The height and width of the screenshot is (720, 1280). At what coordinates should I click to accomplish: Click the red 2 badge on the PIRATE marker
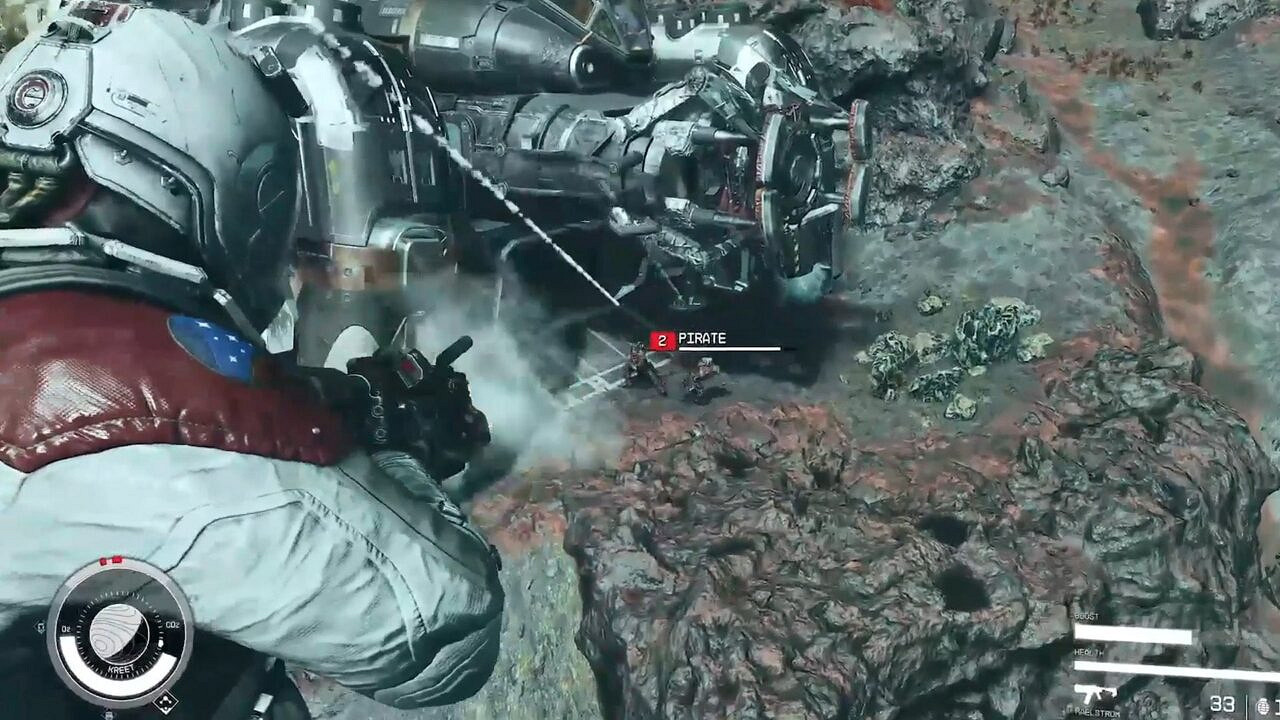(x=659, y=340)
